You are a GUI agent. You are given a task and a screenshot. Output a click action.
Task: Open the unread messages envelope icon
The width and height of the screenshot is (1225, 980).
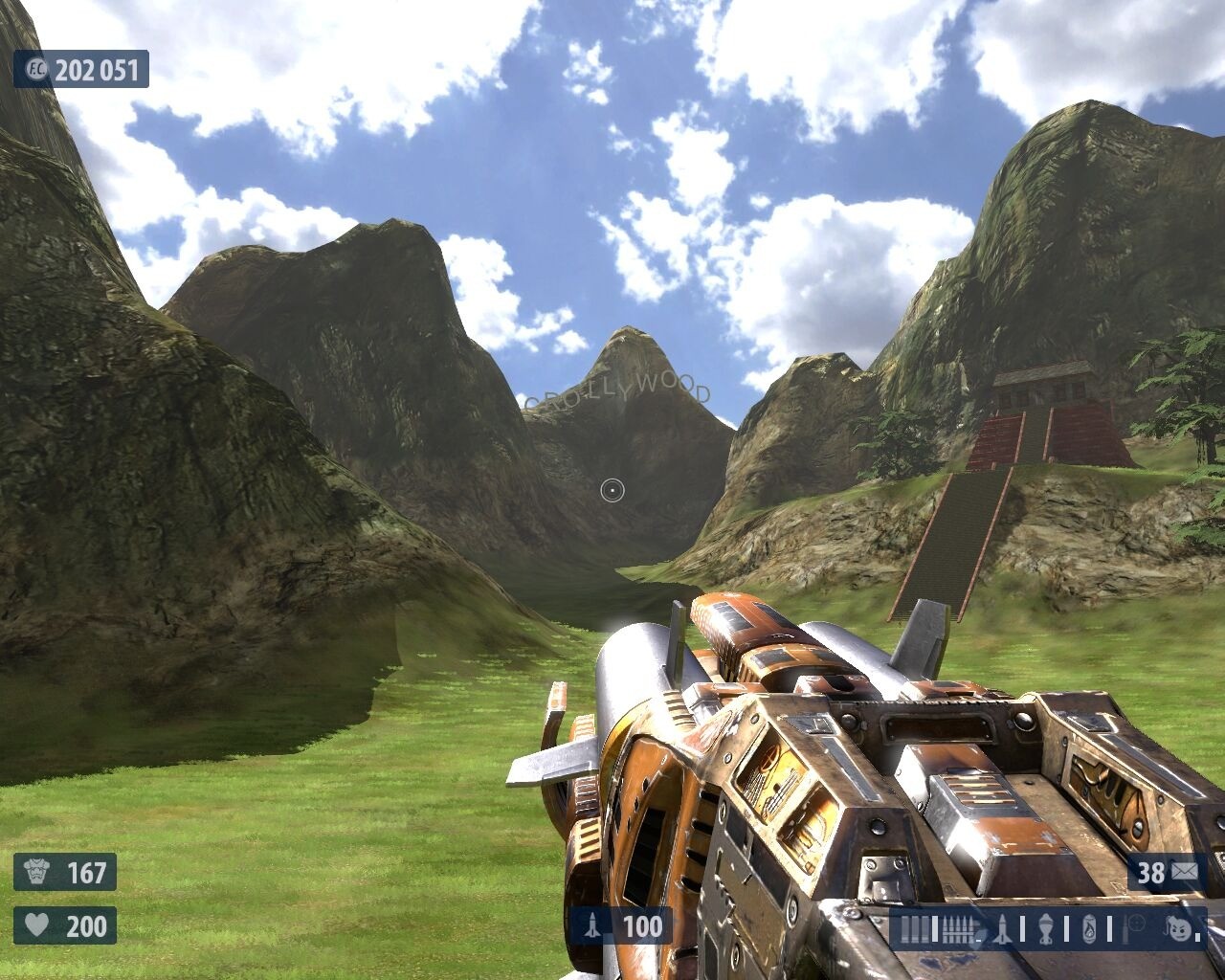tap(1184, 872)
